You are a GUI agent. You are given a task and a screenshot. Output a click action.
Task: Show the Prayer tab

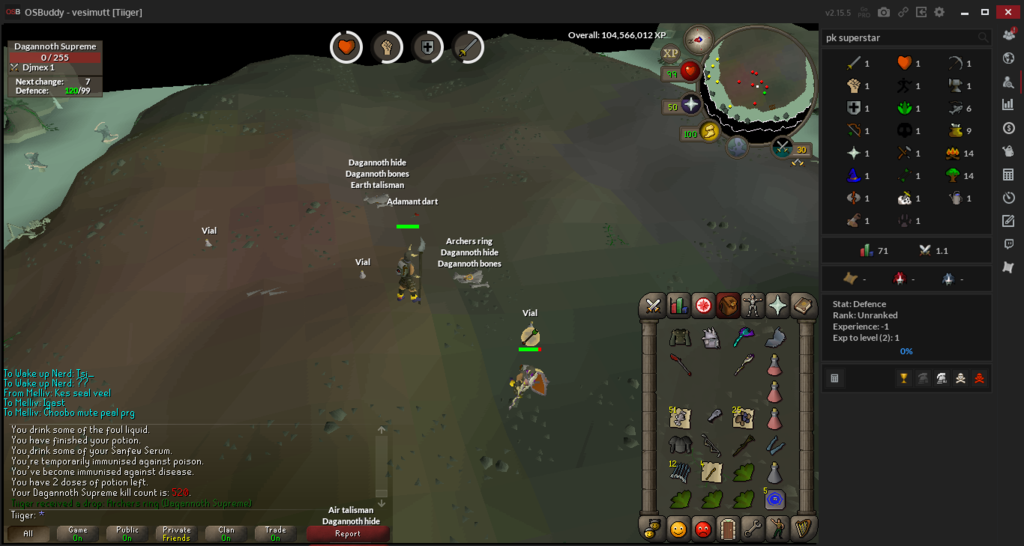(x=777, y=305)
